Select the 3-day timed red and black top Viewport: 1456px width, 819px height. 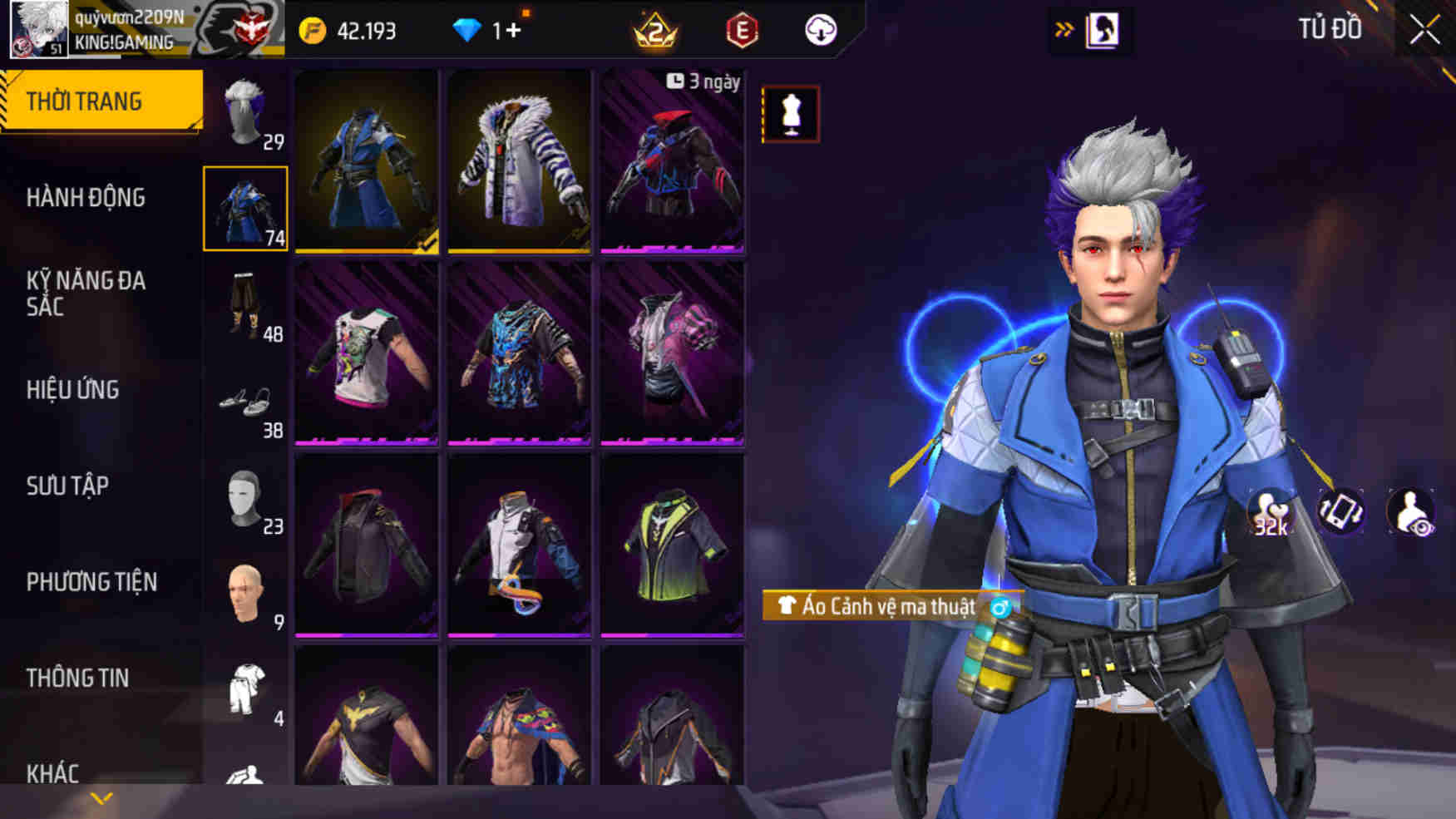pyautogui.click(x=672, y=161)
